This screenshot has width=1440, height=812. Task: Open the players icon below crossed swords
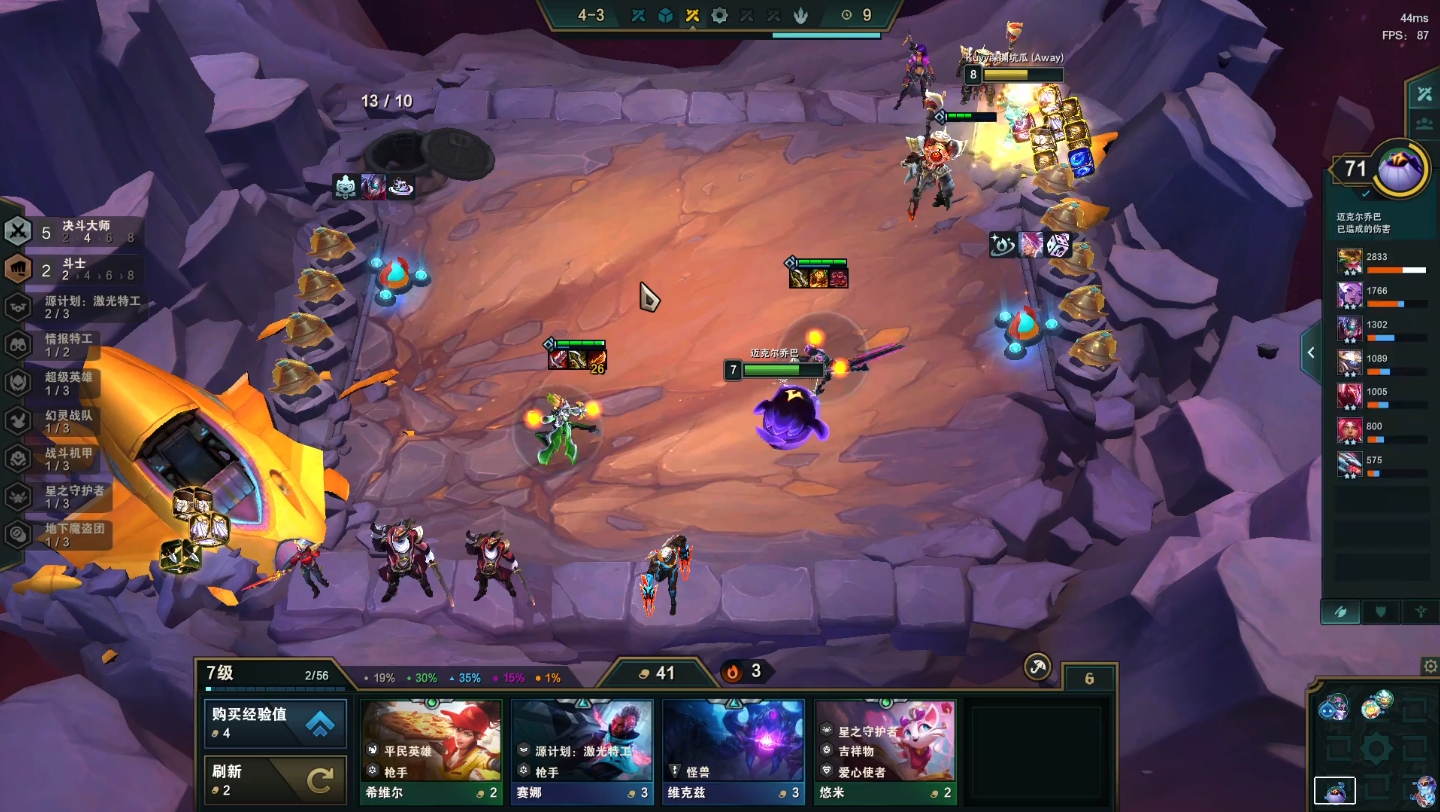point(1423,125)
